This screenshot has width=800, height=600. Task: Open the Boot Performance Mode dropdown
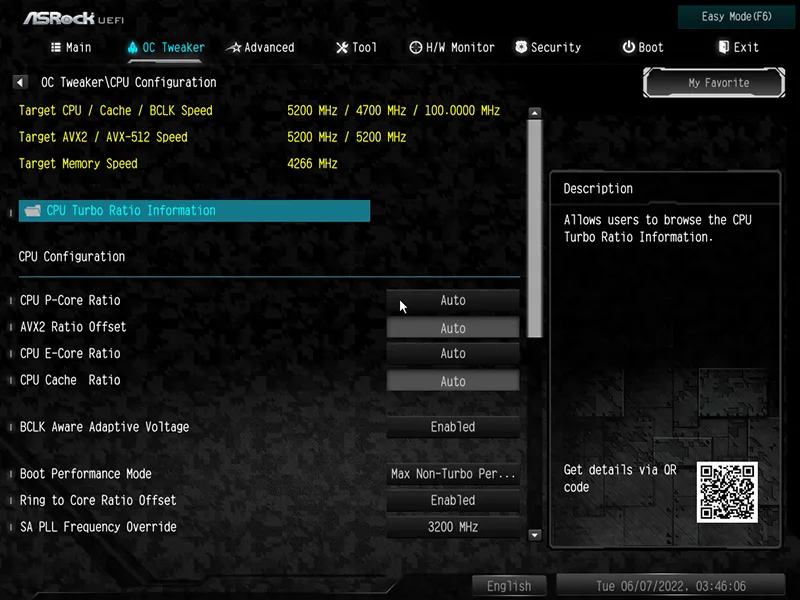(x=453, y=474)
